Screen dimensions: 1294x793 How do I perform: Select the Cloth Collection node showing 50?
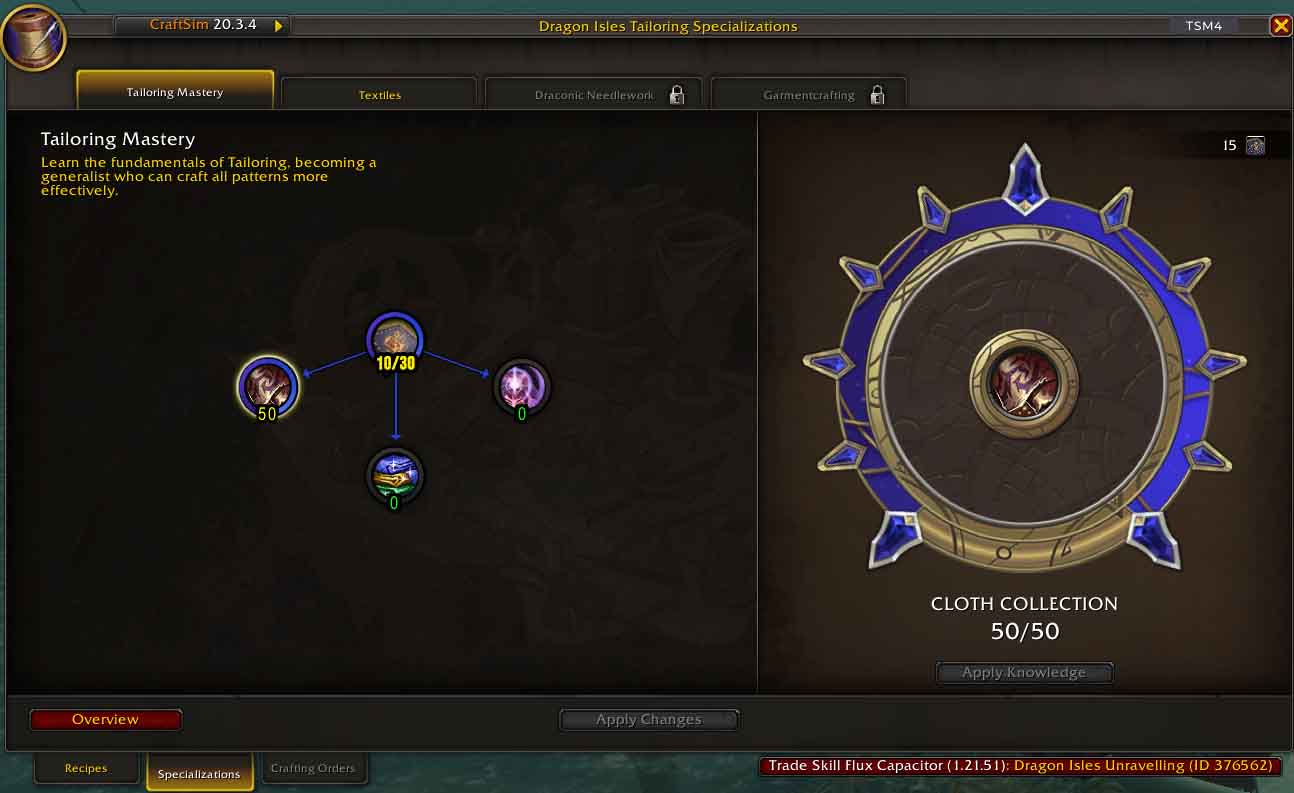pyautogui.click(x=267, y=387)
